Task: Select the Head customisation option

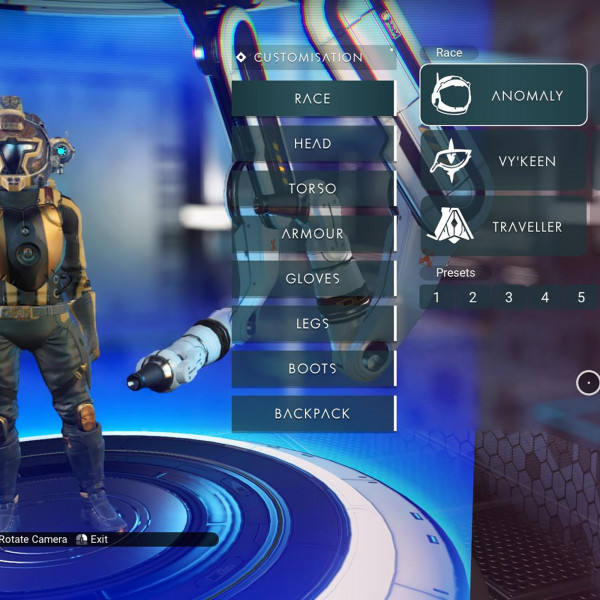Action: pyautogui.click(x=313, y=144)
